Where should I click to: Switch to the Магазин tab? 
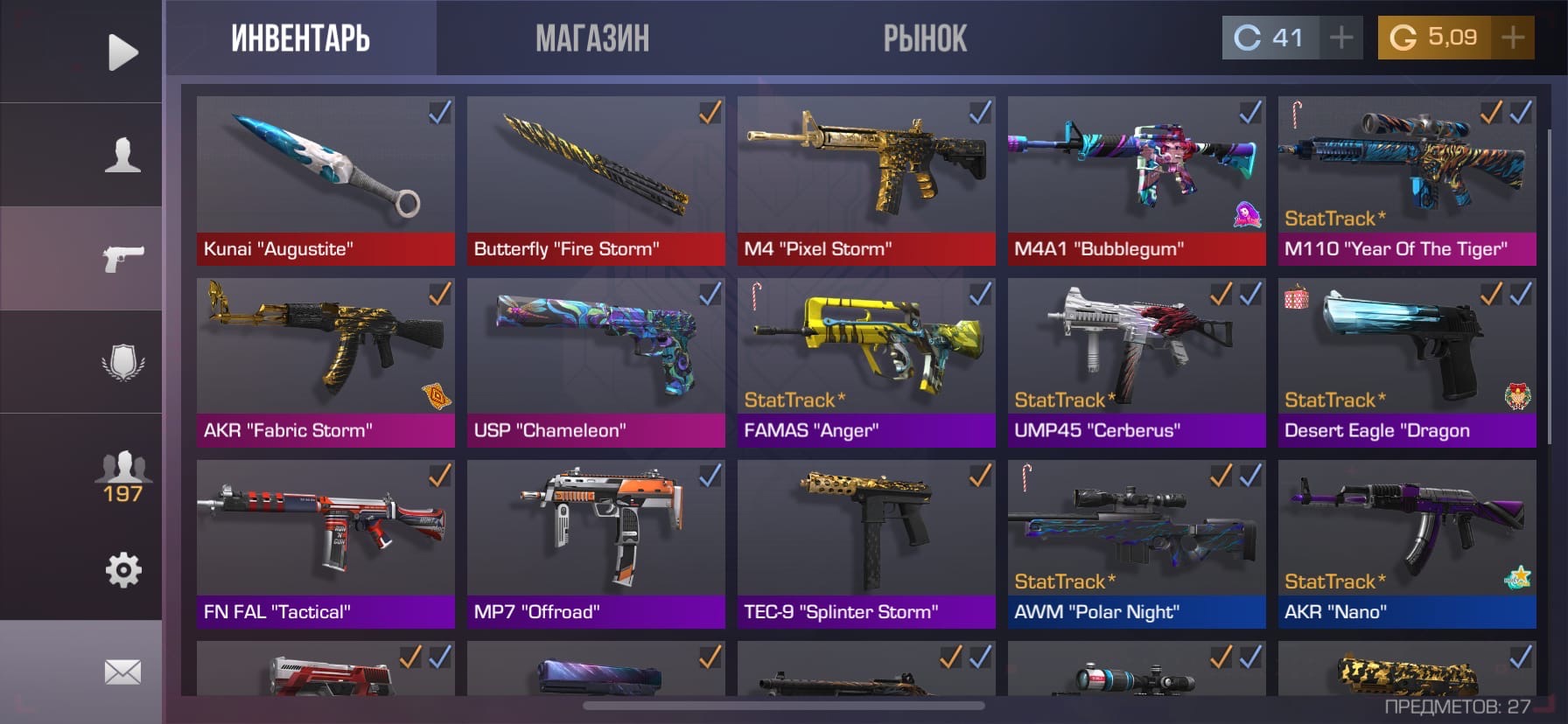[x=592, y=38]
